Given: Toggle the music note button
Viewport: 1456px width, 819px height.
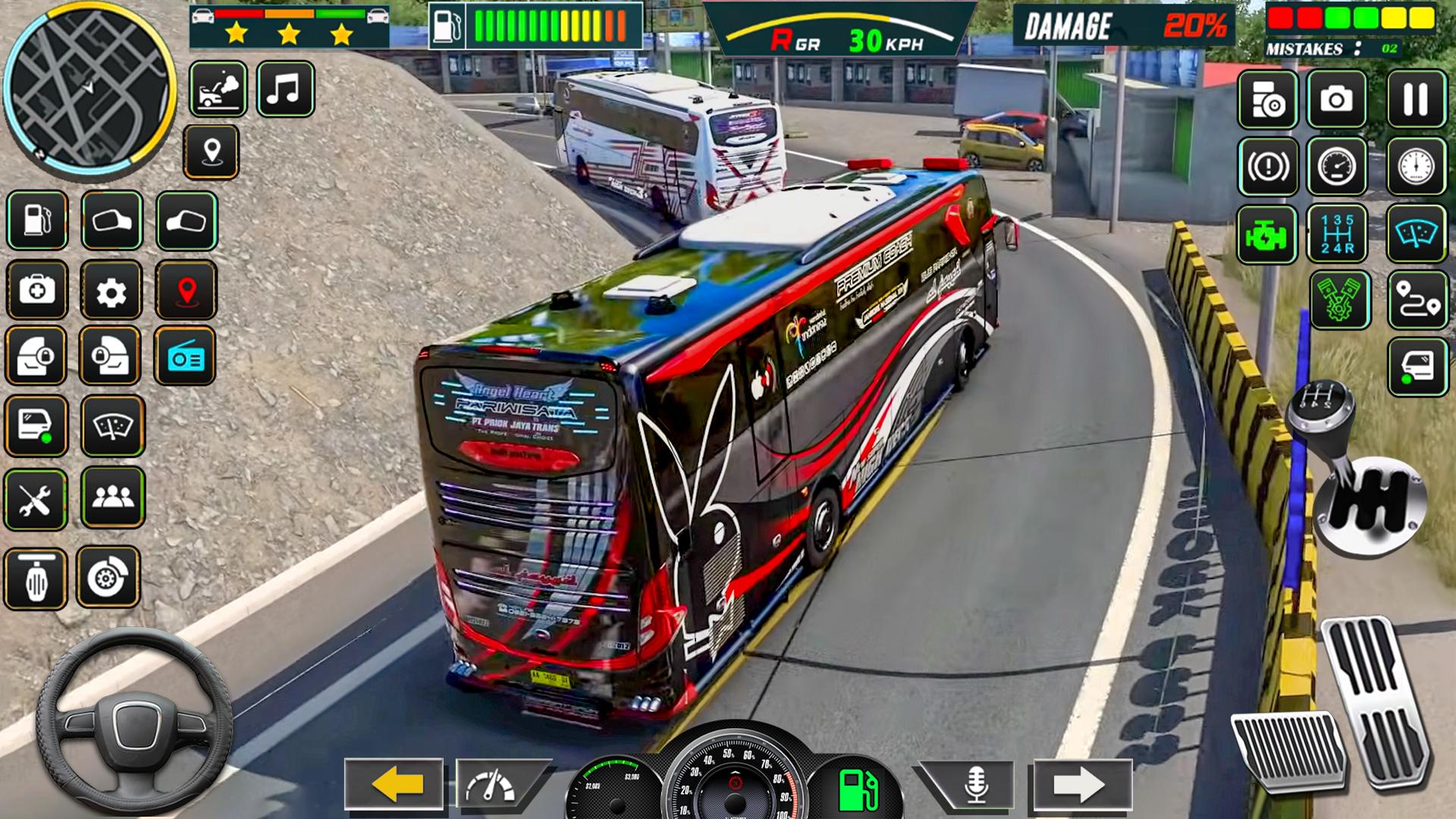Looking at the screenshot, I should [x=285, y=89].
